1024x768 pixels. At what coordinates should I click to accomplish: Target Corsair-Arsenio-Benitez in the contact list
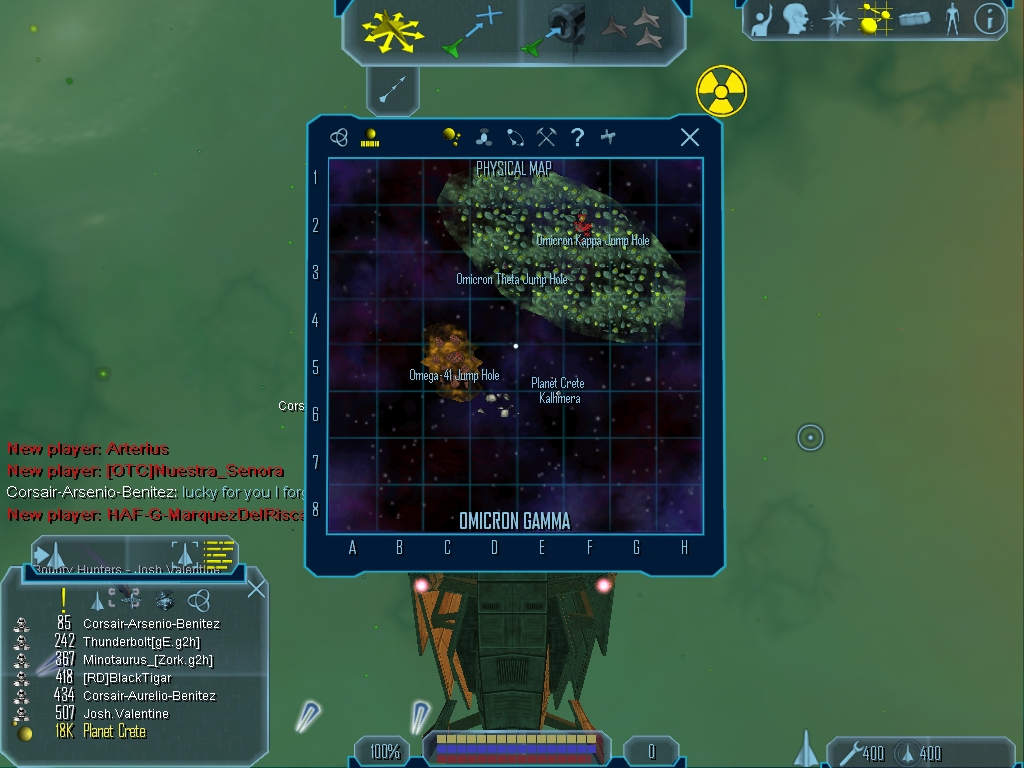click(x=150, y=624)
